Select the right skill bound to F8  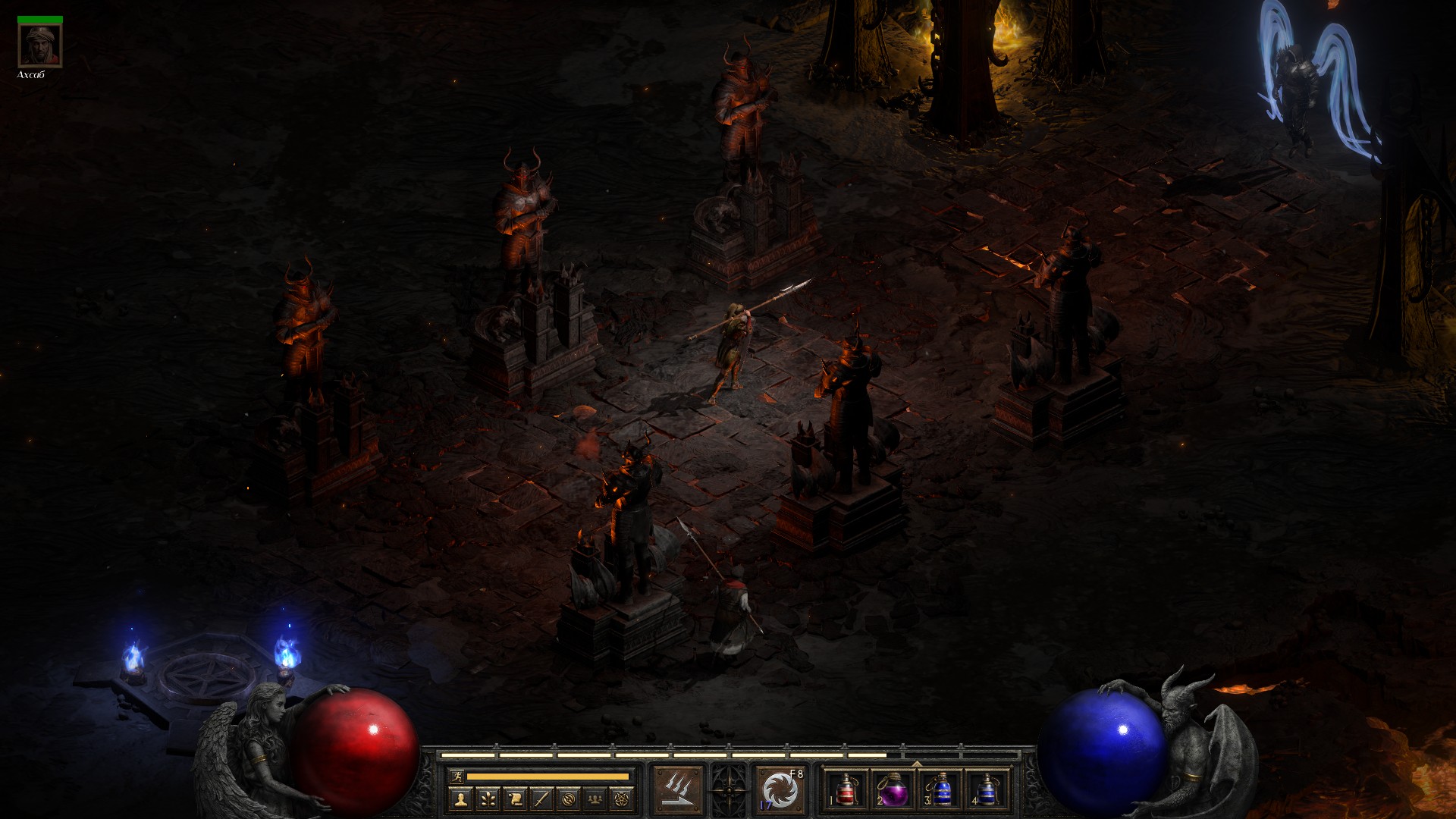(x=780, y=790)
